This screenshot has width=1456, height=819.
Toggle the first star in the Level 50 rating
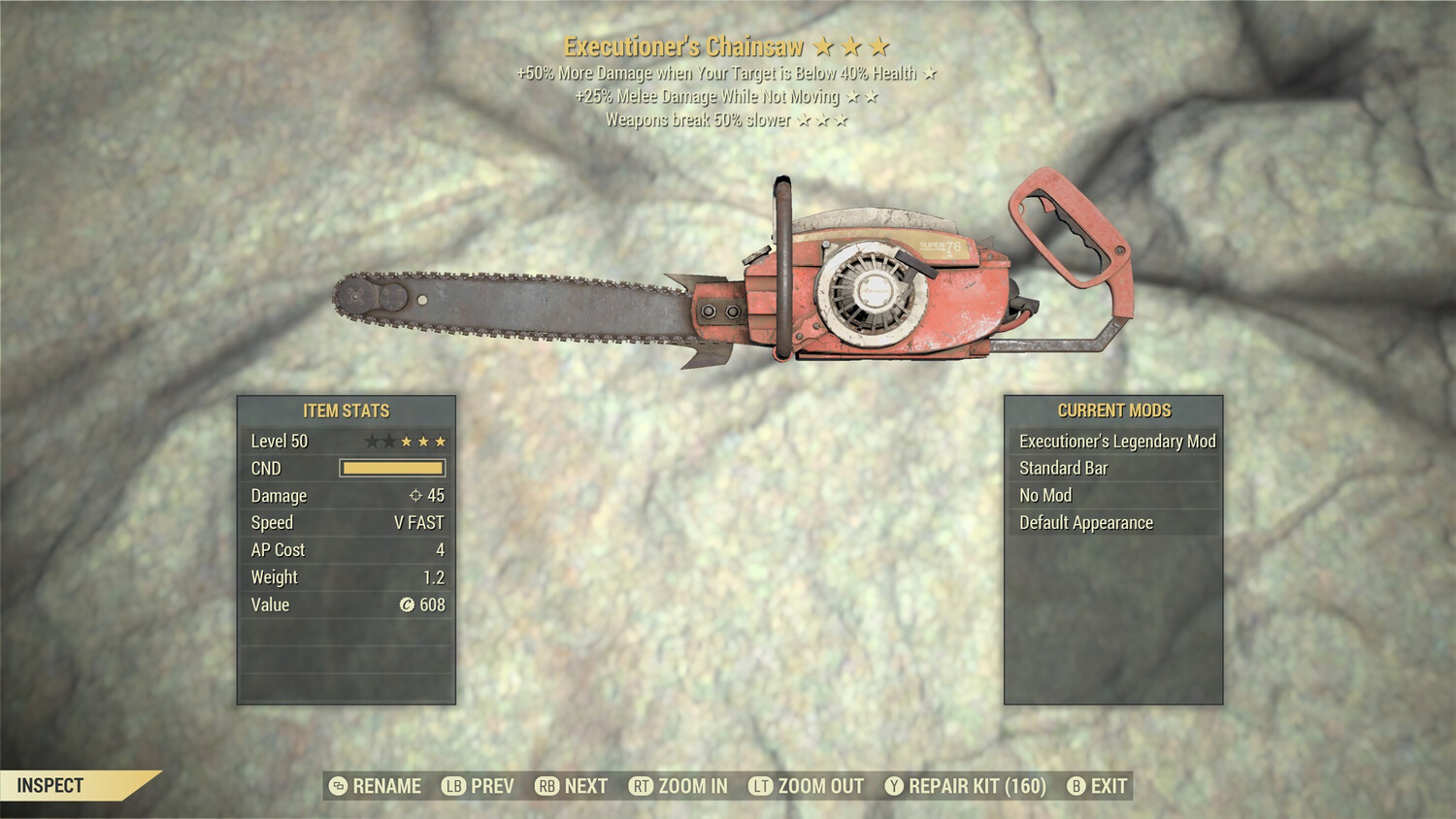click(x=370, y=440)
